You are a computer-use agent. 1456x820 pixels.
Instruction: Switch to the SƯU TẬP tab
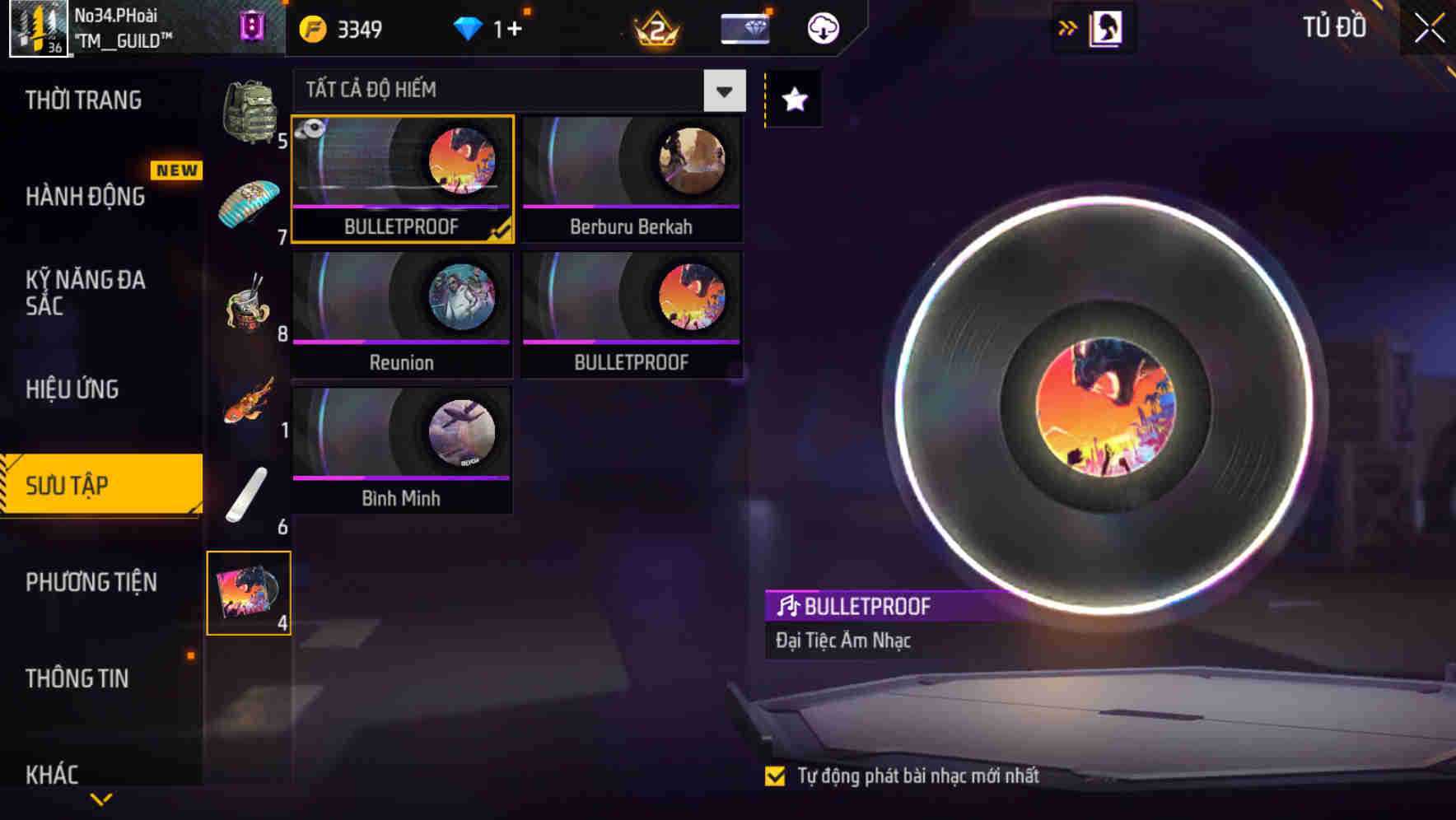tap(91, 486)
